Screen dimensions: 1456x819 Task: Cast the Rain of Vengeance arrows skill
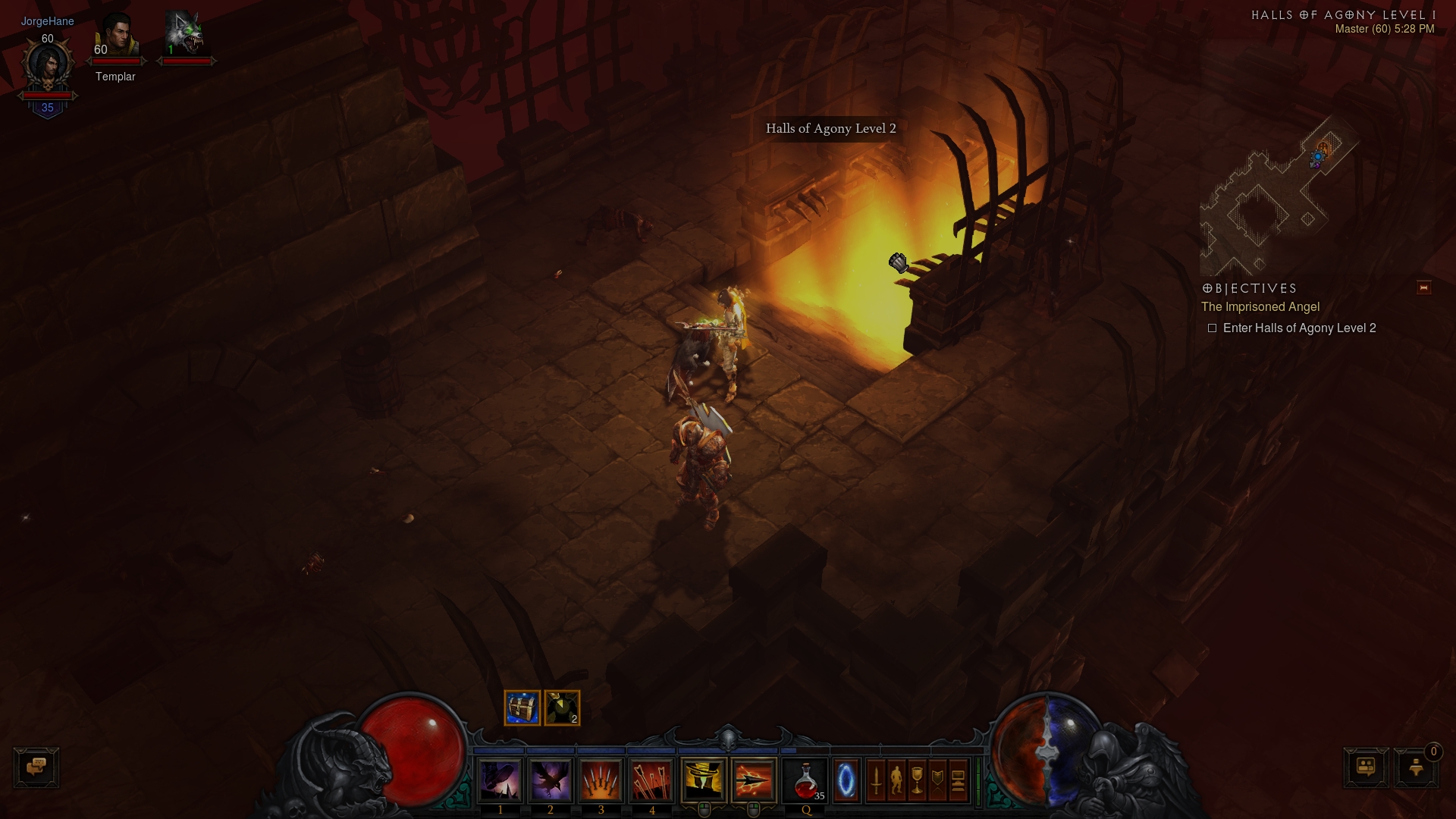point(651,780)
